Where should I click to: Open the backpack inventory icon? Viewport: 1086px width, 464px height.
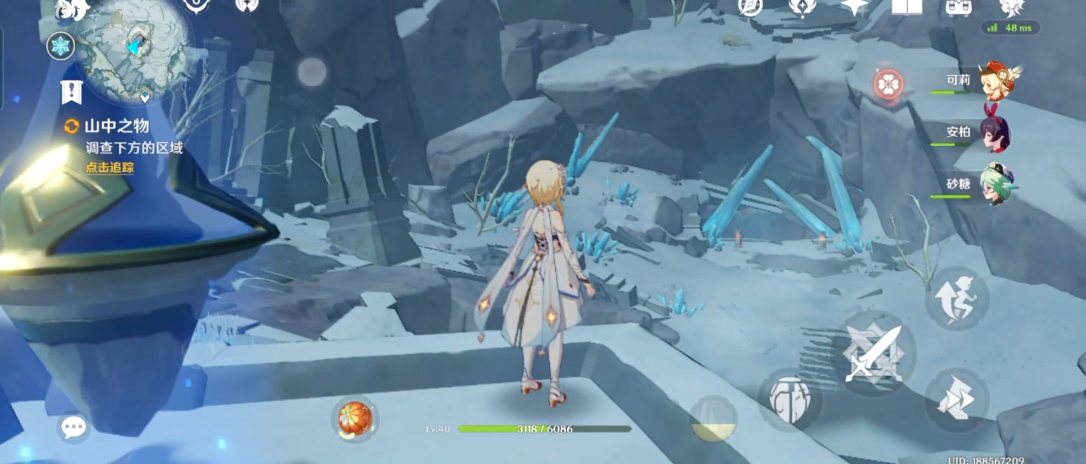coord(957,8)
